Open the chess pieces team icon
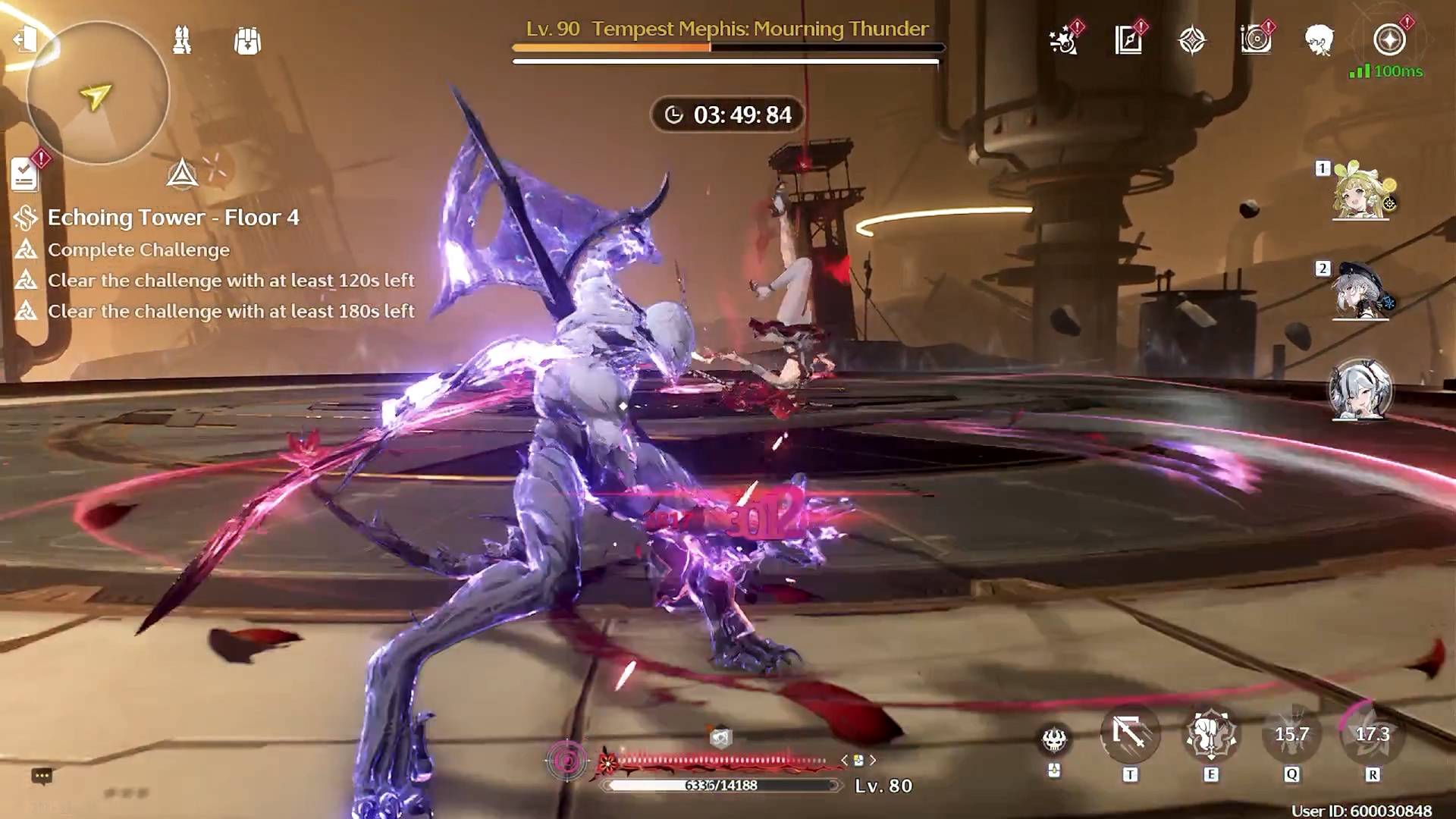This screenshot has height=819, width=1456. (182, 40)
